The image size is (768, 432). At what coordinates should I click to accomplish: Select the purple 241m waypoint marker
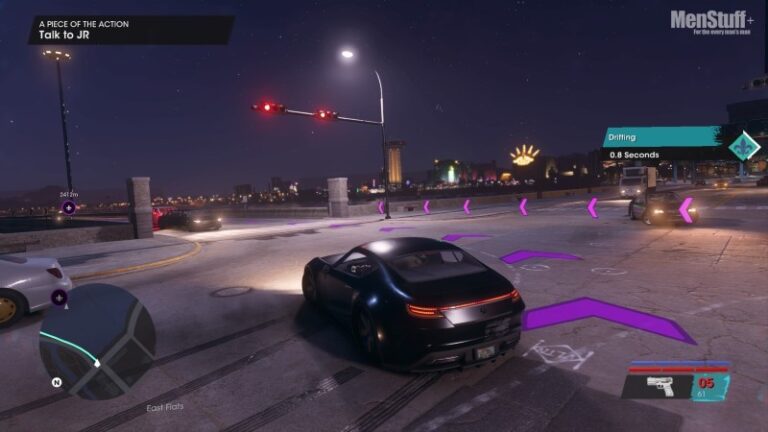click(69, 207)
